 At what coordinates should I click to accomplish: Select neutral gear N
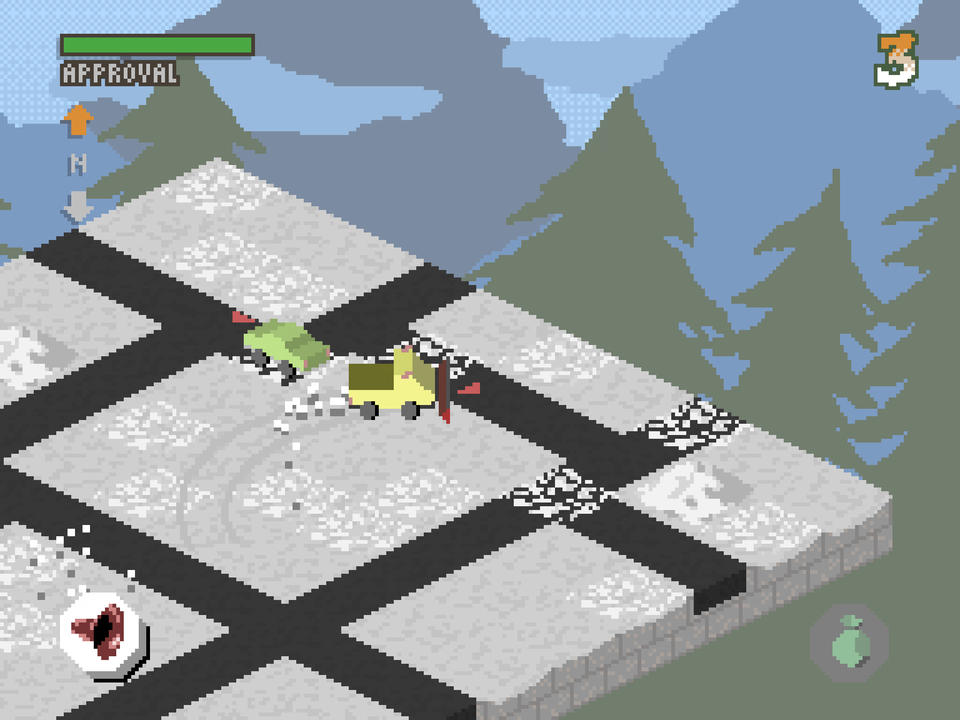(77, 164)
